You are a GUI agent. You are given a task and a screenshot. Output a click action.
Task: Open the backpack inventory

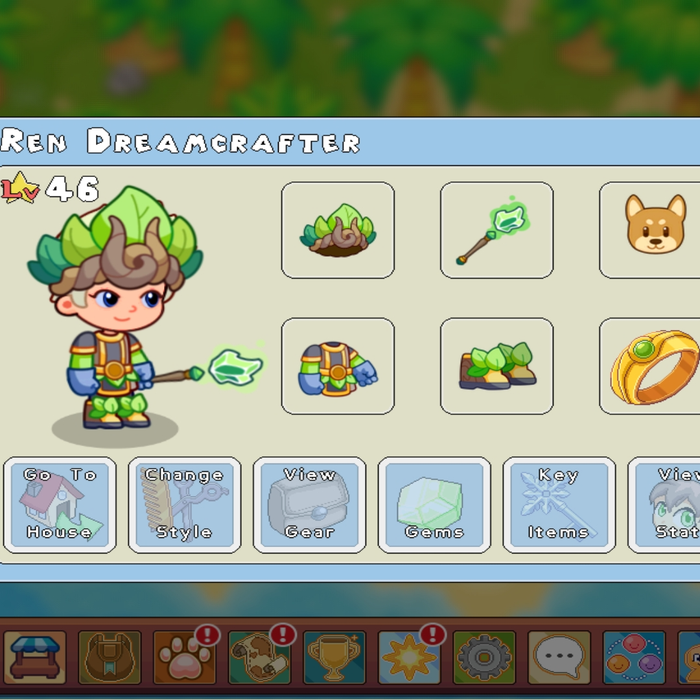[x=110, y=657]
